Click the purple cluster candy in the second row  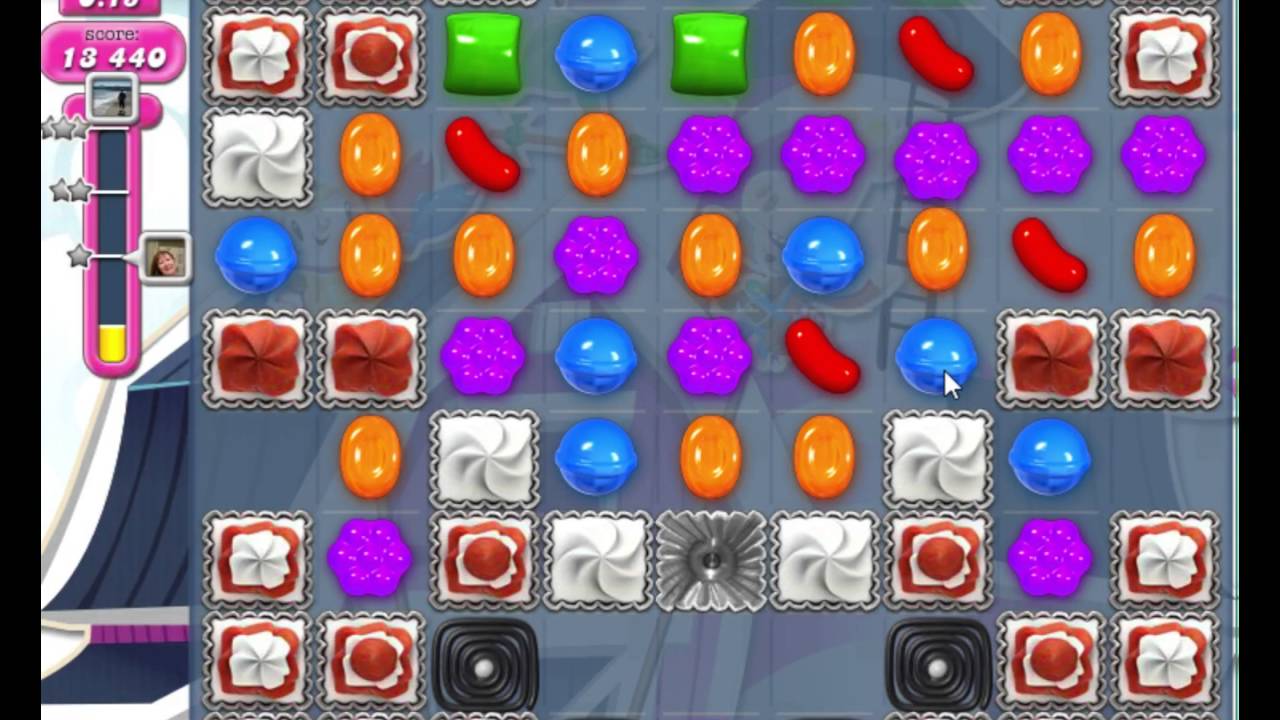pyautogui.click(x=709, y=155)
